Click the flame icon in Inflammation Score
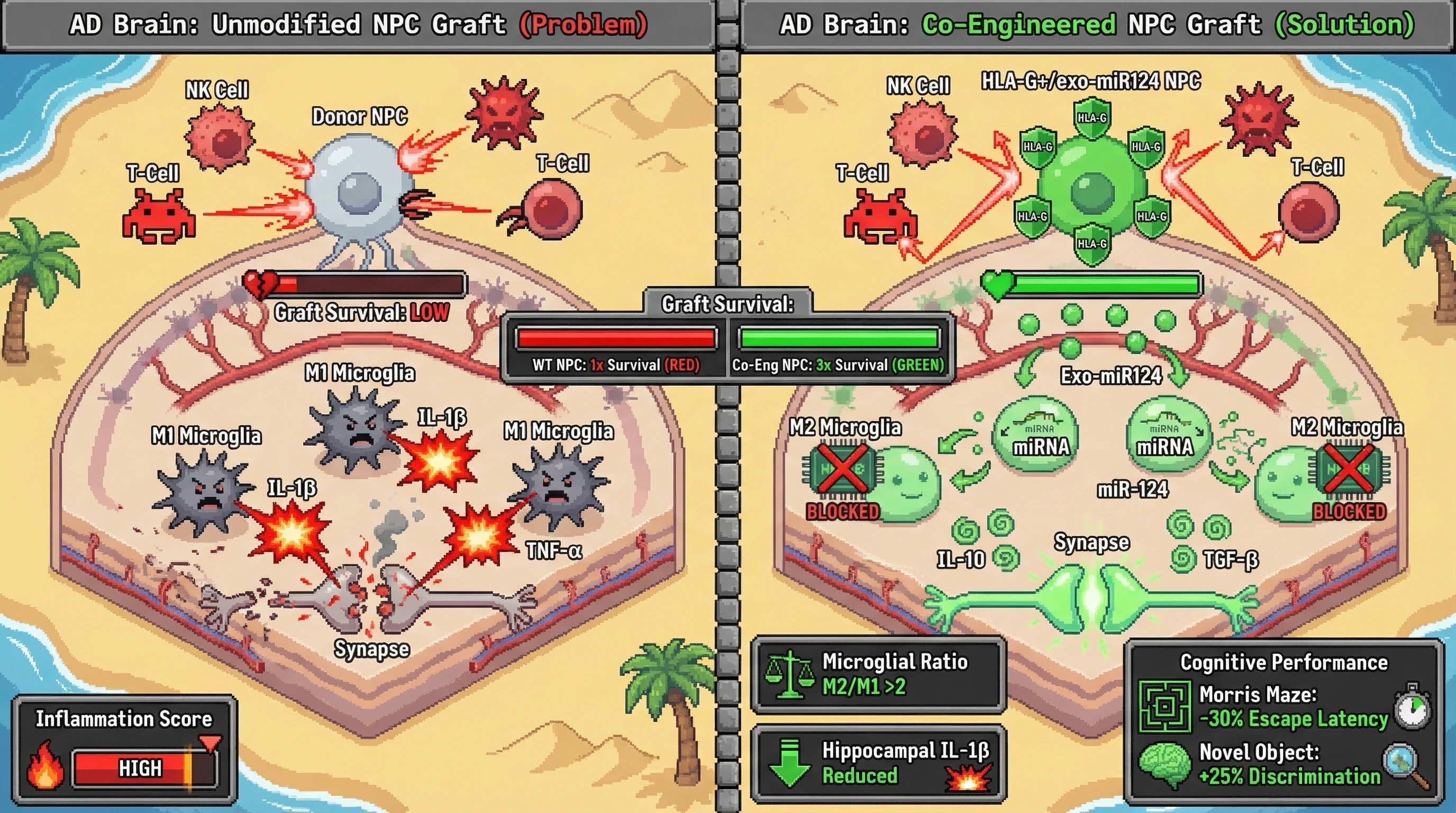The width and height of the screenshot is (1456, 813). (45, 765)
